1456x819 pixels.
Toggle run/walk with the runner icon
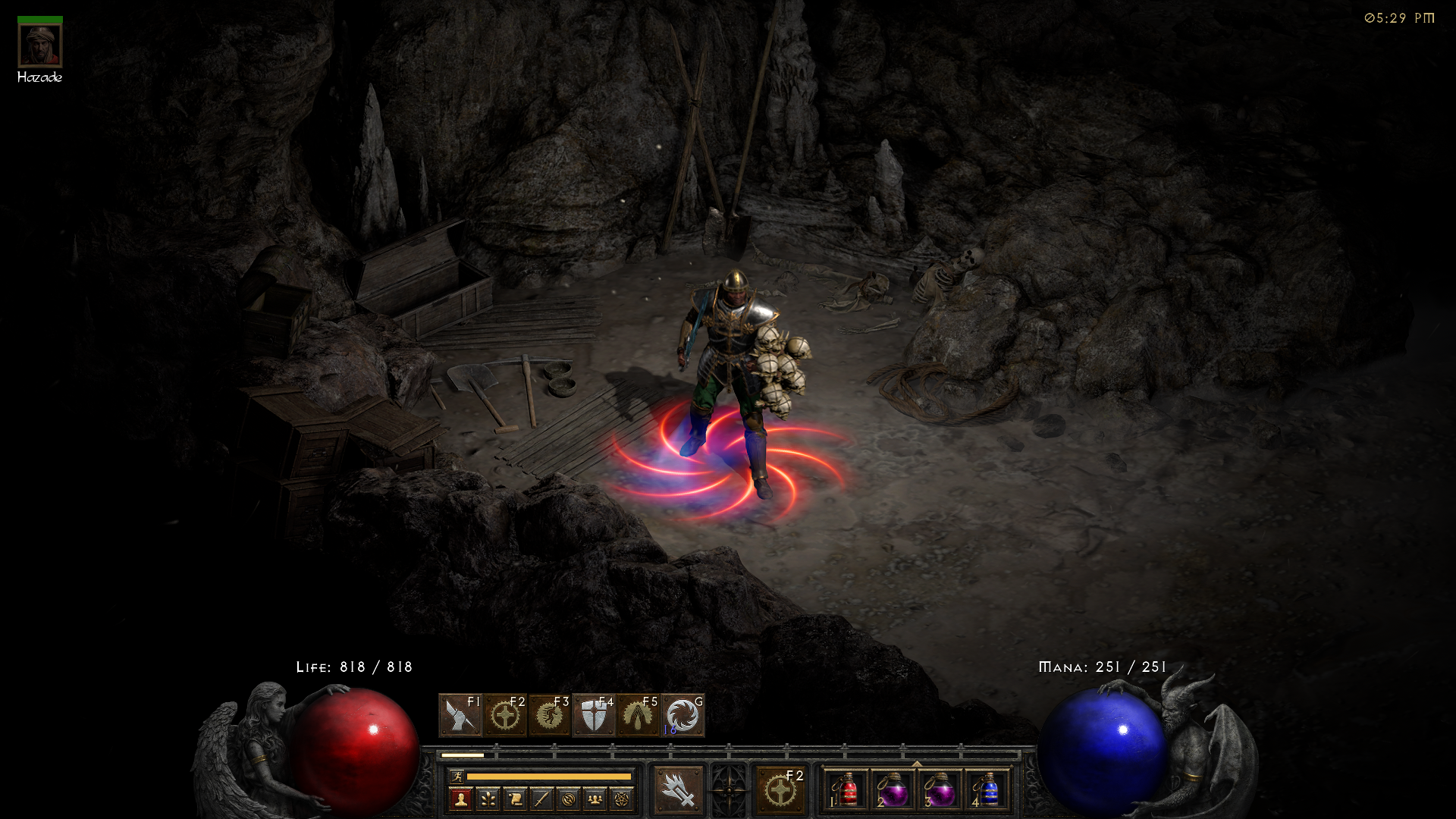[456, 777]
